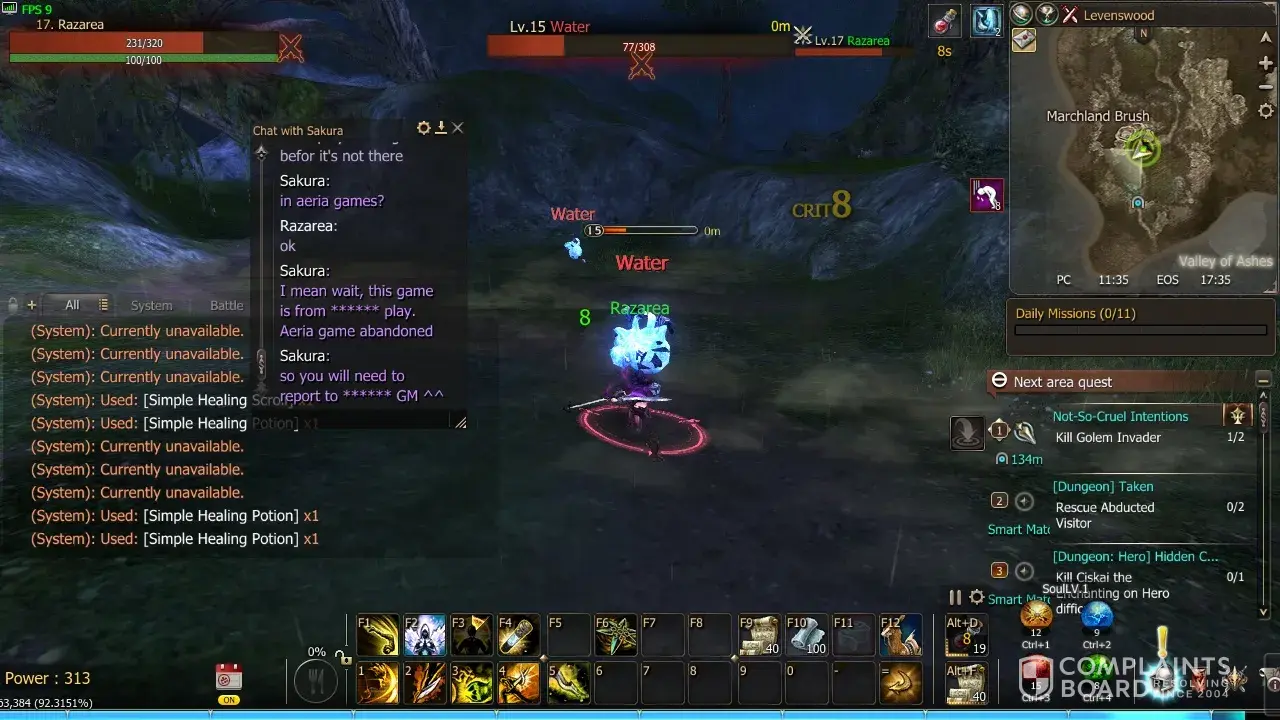Use the F4 potion vial hotbar slot
1280x720 pixels.
coord(519,635)
